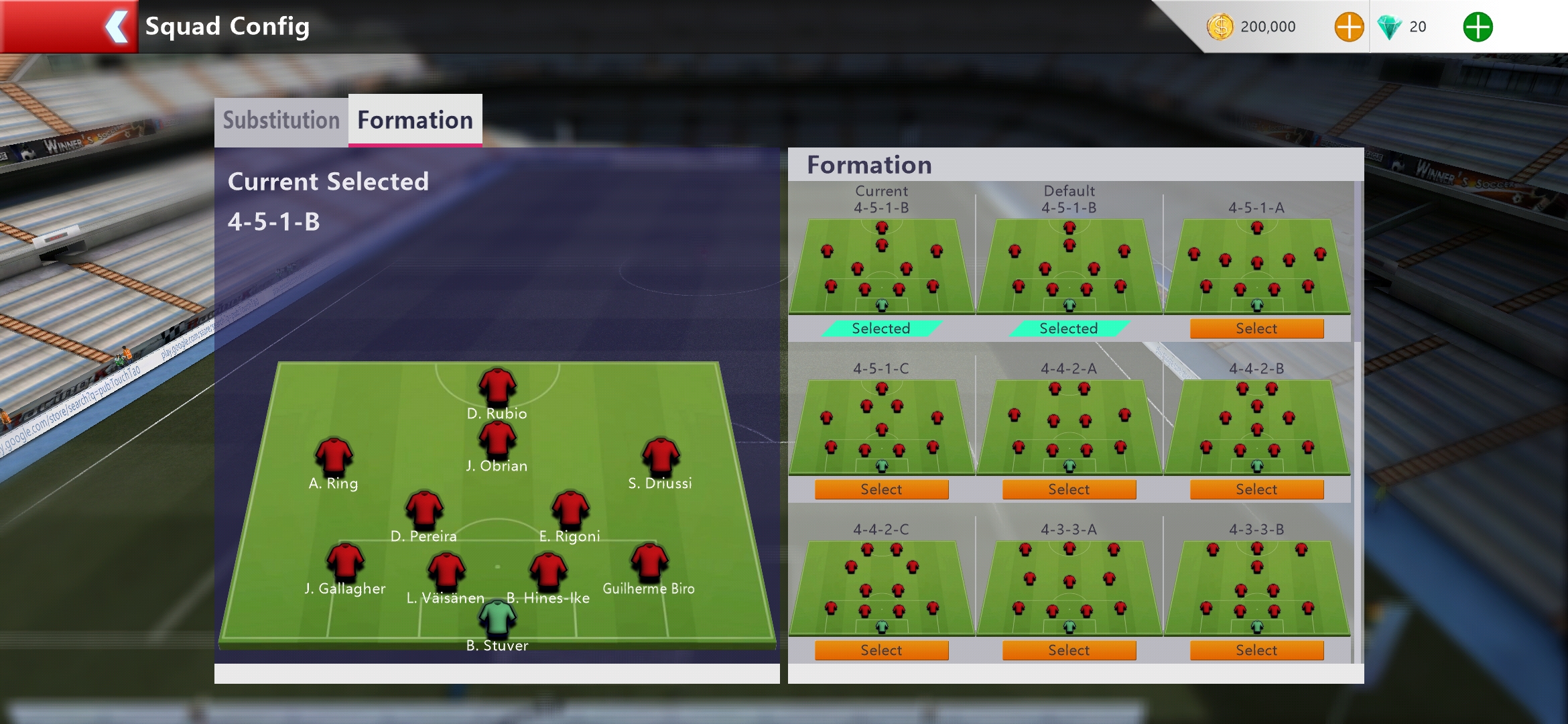Switch to the Substitution tab

coord(281,121)
